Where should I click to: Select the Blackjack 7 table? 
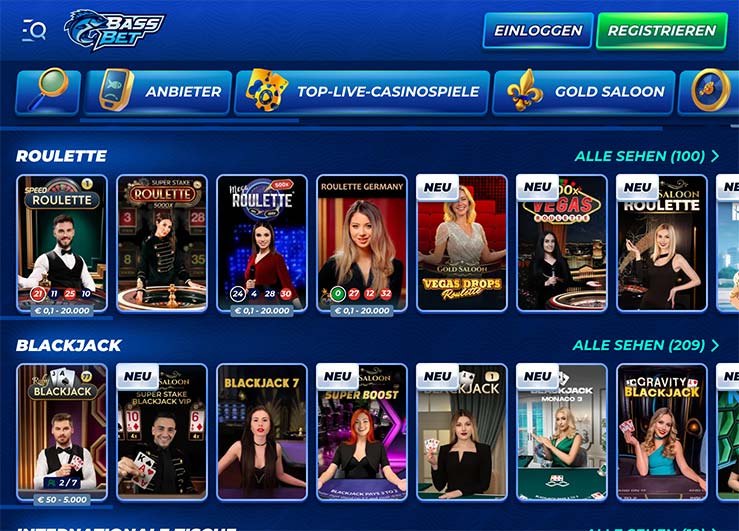[262, 432]
